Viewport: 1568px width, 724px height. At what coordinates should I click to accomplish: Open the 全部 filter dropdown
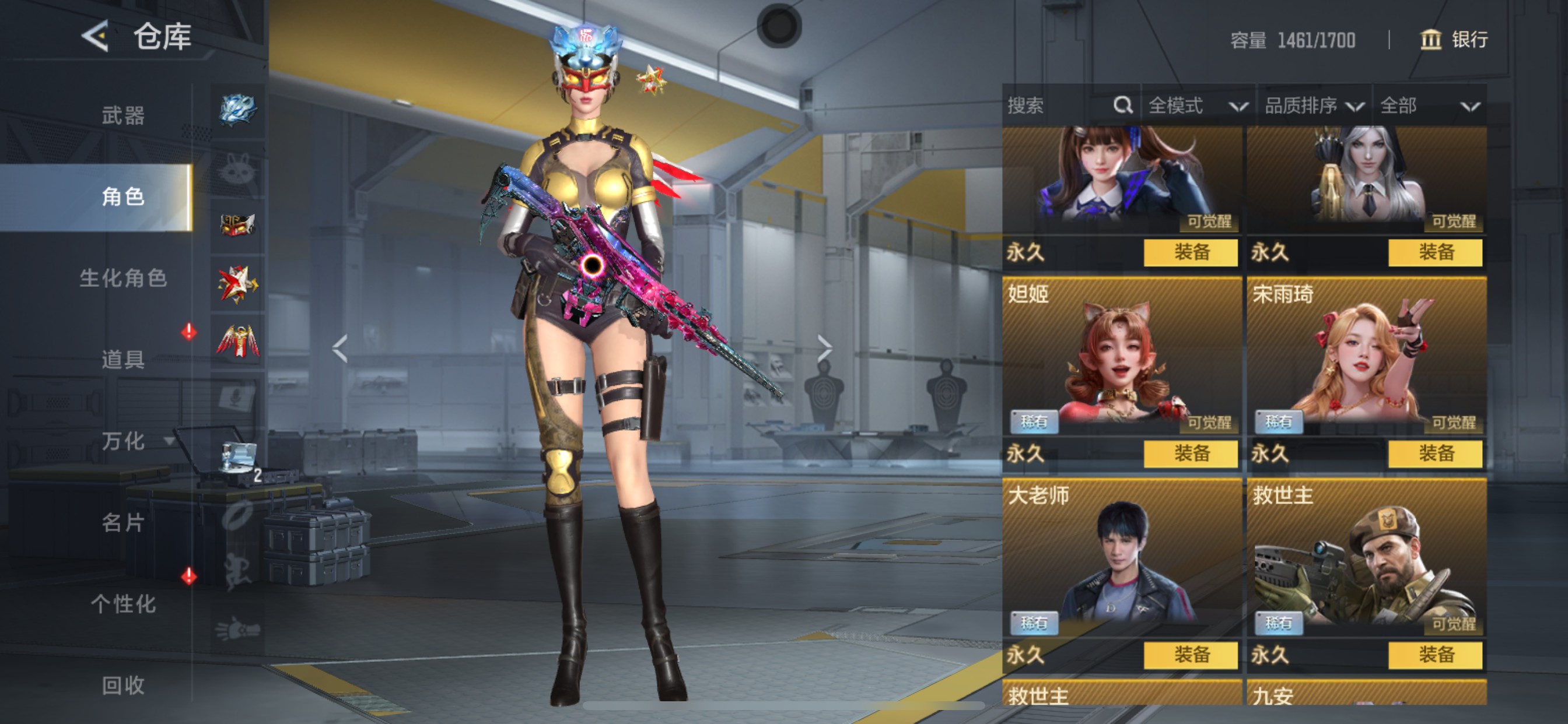pos(1429,106)
